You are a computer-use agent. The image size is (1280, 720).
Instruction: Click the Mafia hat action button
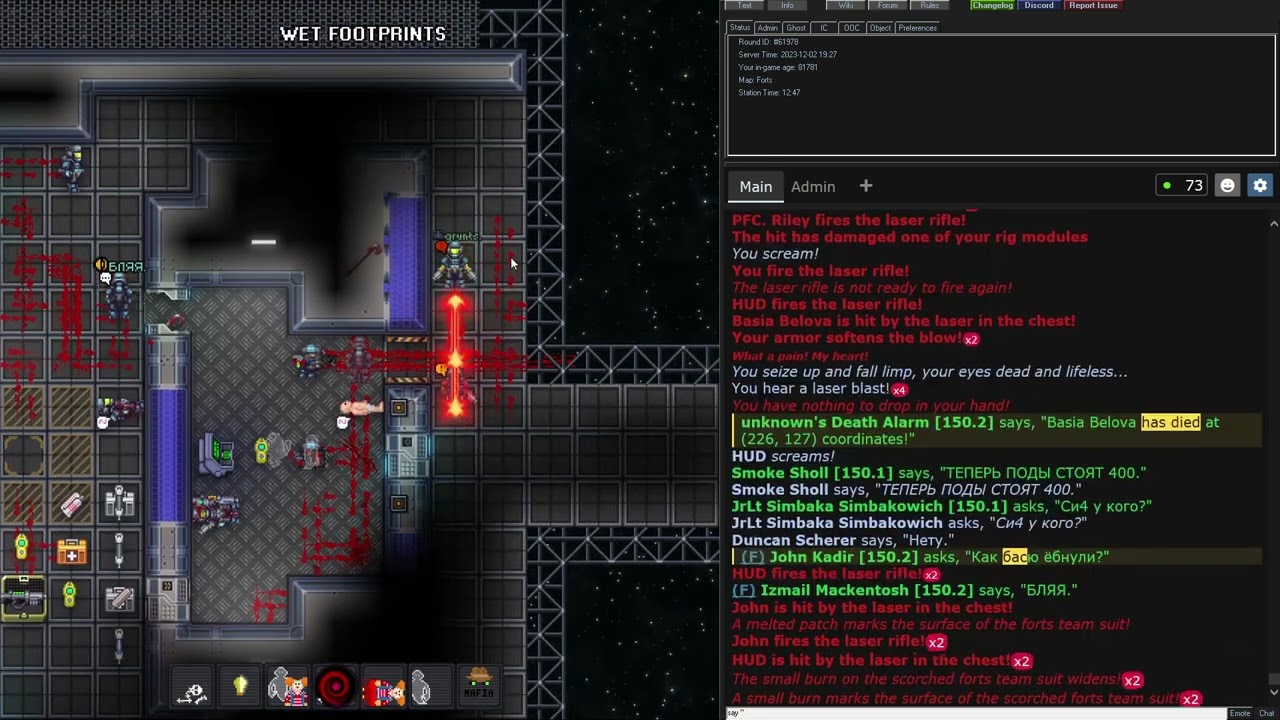[x=479, y=686]
